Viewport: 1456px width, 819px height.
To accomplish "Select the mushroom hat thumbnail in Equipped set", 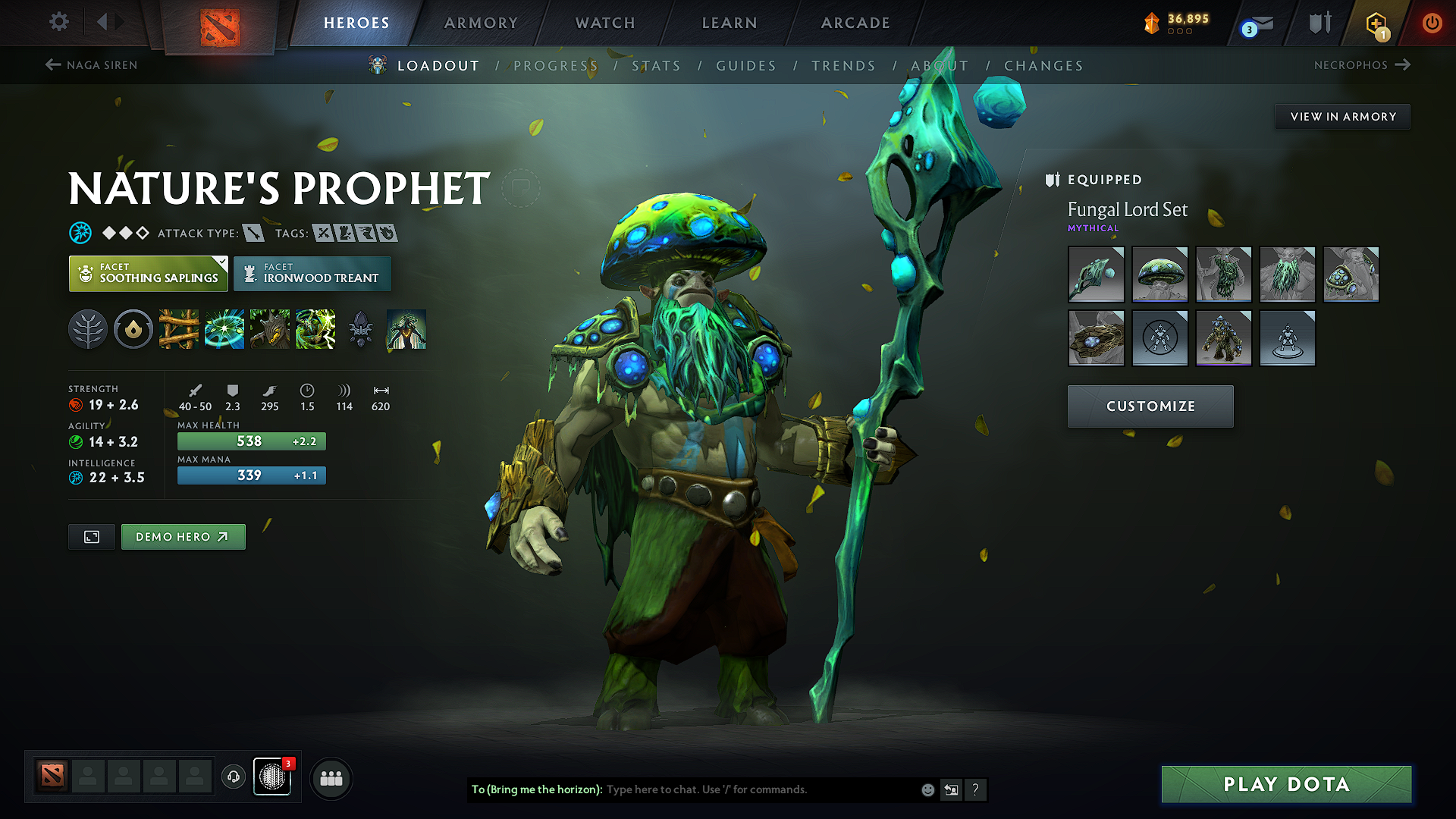I will pos(1159,275).
